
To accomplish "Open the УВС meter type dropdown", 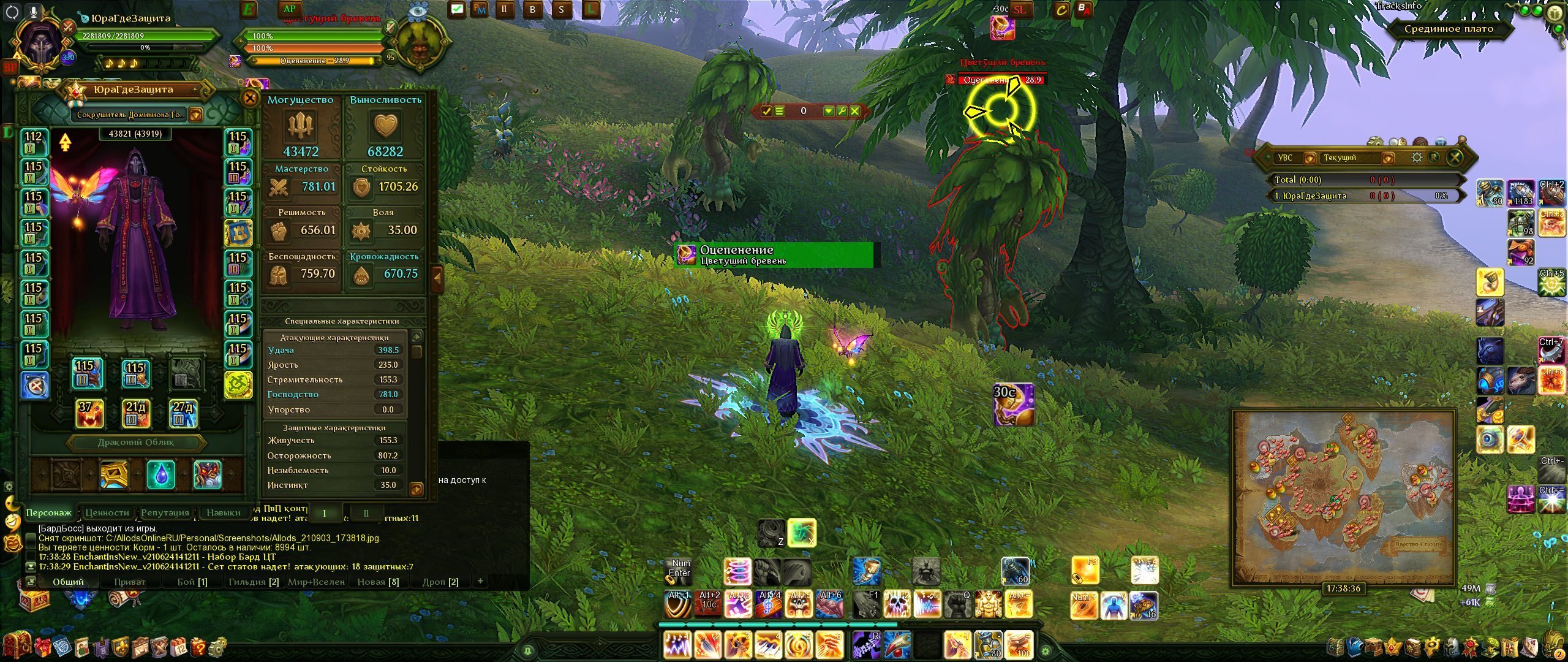I will tap(1310, 158).
